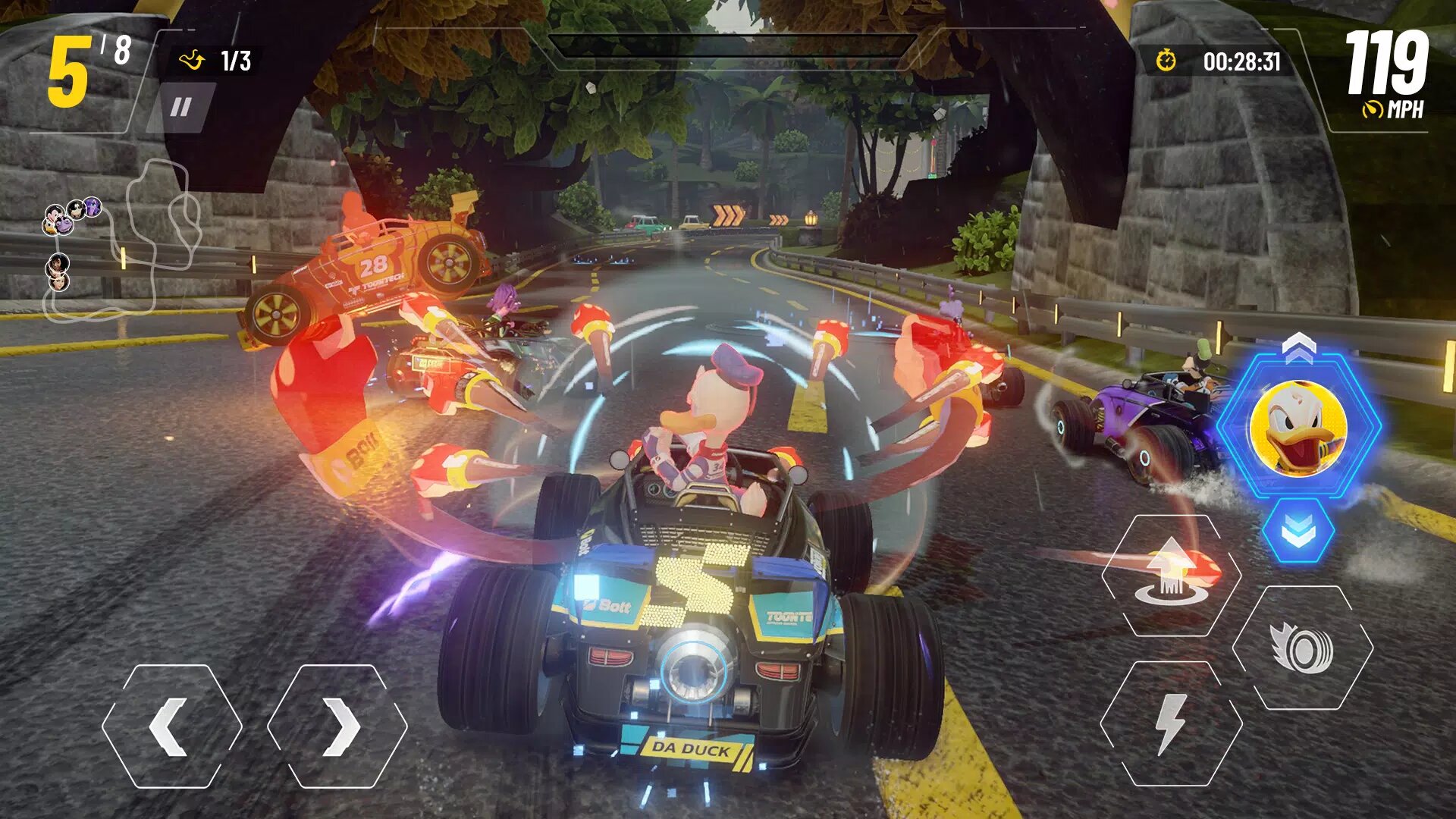Activate Donald Duck's special ability
1456x819 pixels.
coord(1298,427)
